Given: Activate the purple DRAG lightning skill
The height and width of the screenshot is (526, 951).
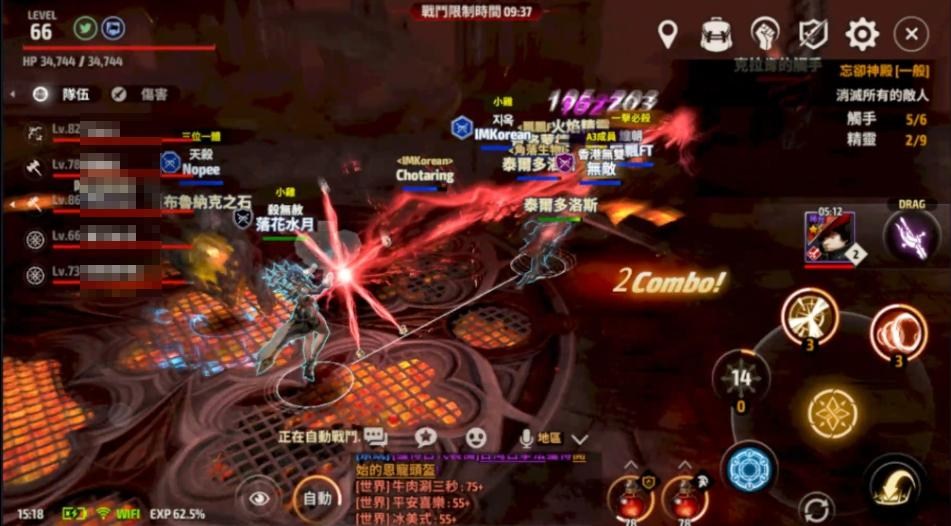Looking at the screenshot, I should tap(912, 235).
